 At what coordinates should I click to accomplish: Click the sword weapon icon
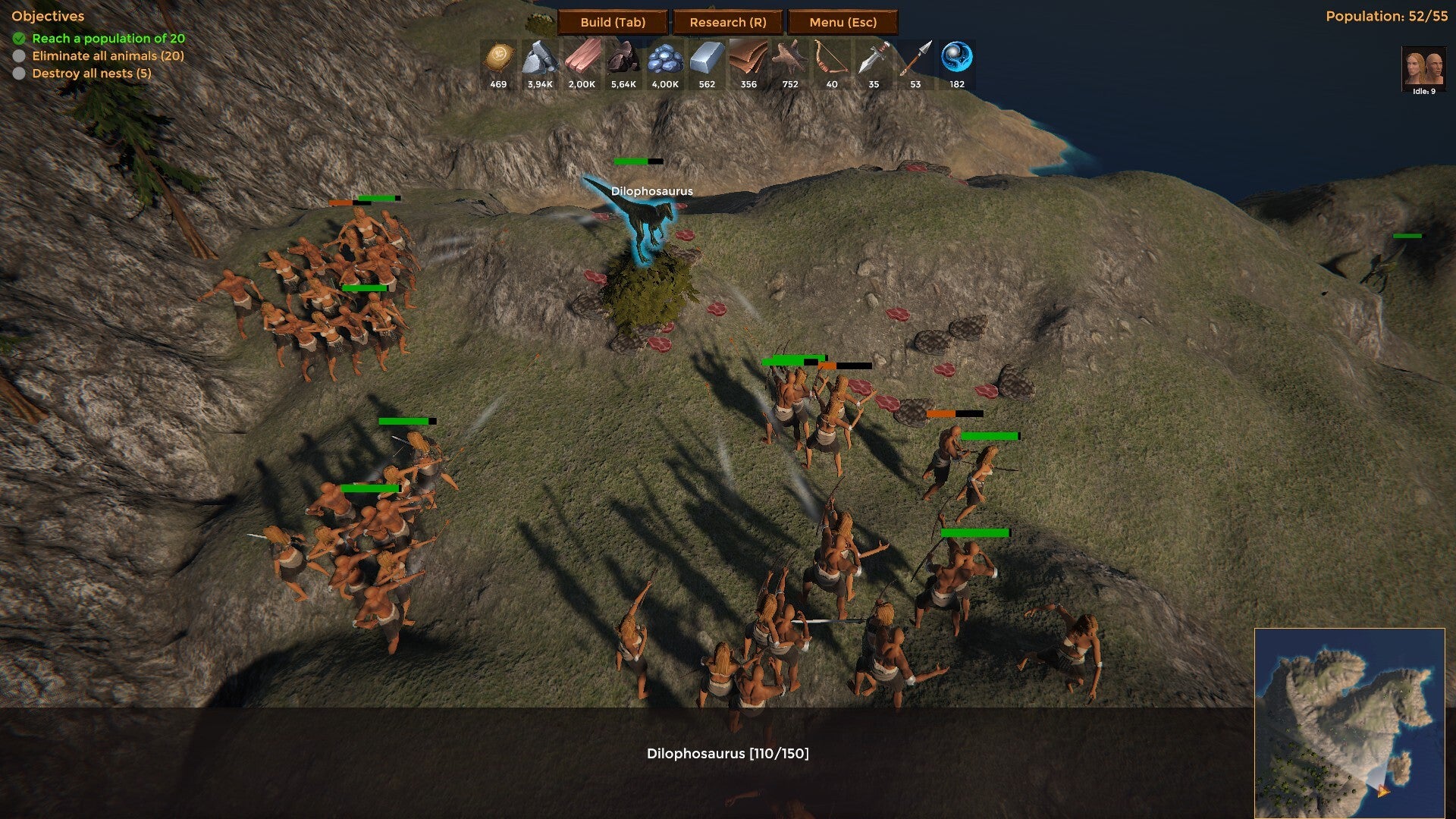click(874, 58)
